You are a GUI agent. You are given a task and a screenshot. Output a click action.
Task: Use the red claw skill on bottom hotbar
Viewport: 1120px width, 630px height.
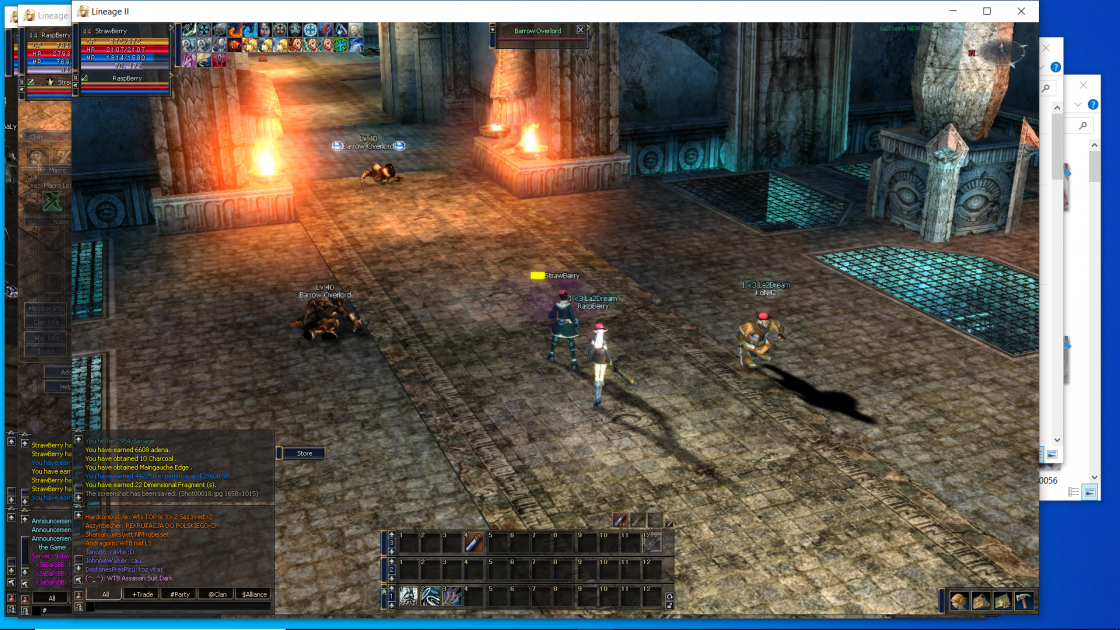pos(452,597)
